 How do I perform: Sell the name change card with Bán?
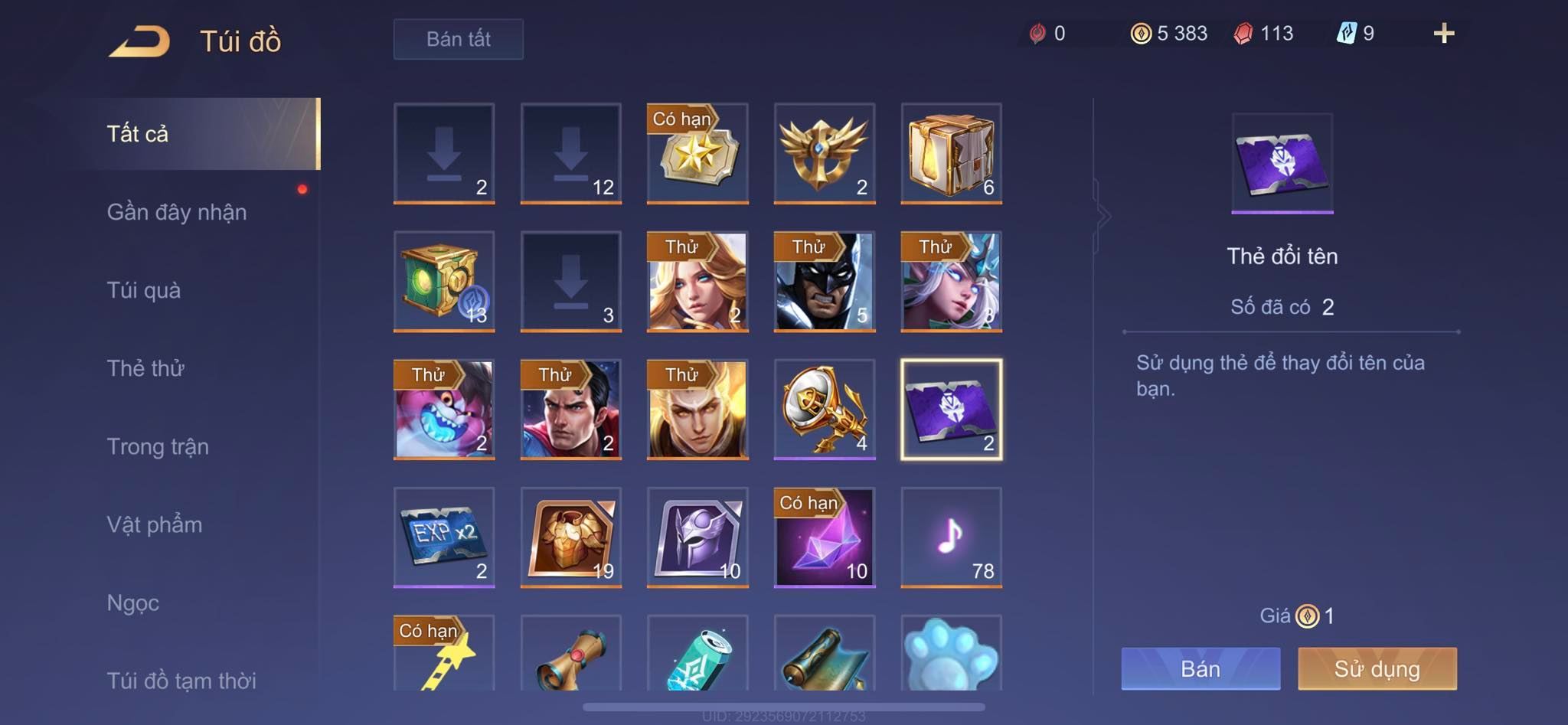click(1200, 668)
